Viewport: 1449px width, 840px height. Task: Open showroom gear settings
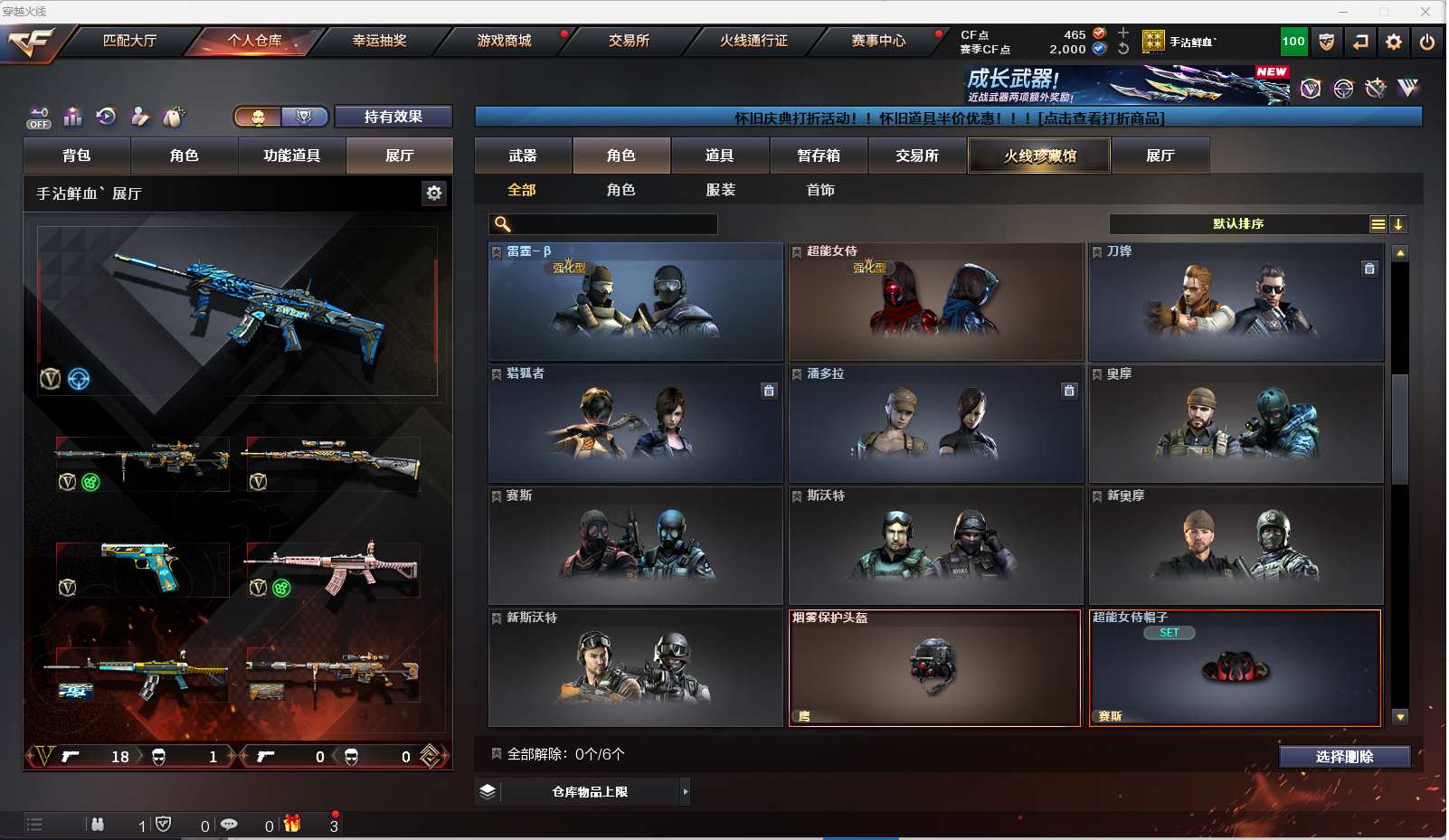pos(434,193)
